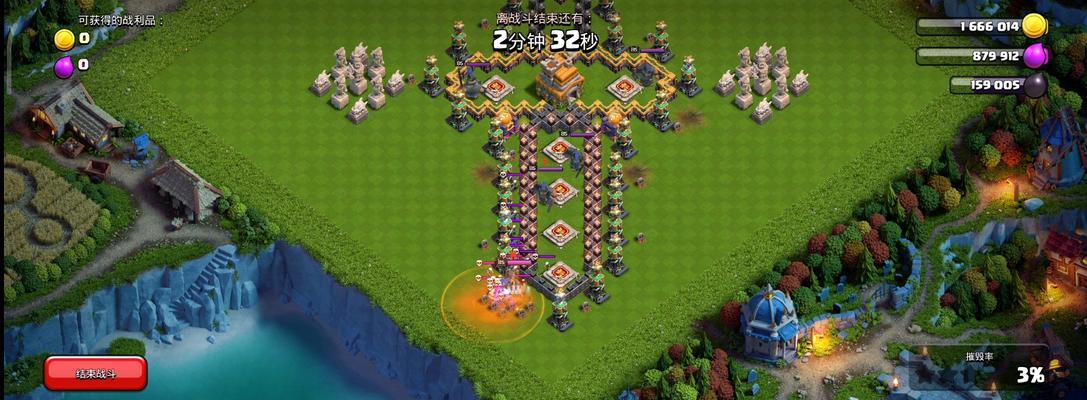End the battle with the red 结束战斗 button
This screenshot has height=400, width=1087.
click(95, 373)
